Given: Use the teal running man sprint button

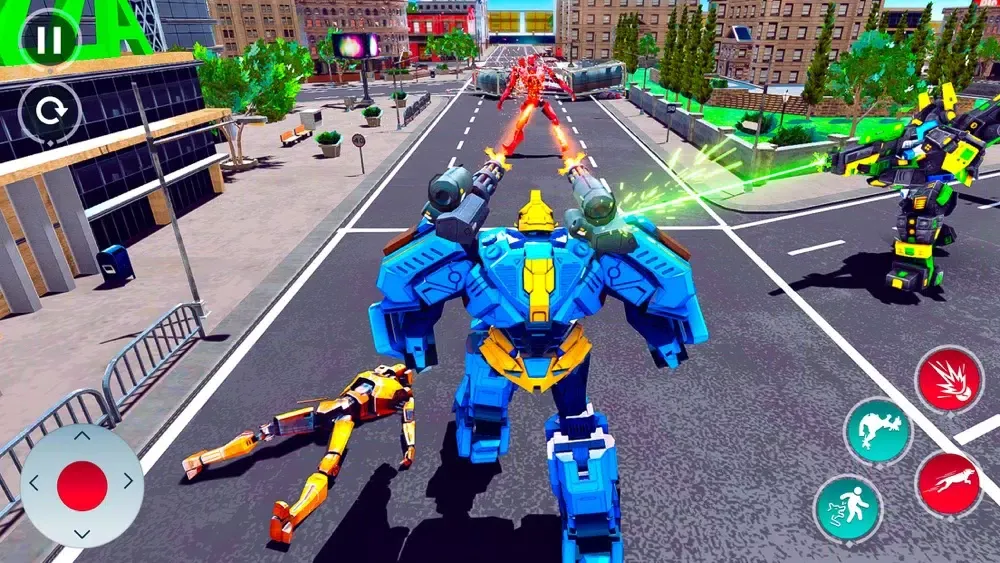Looking at the screenshot, I should [x=848, y=508].
